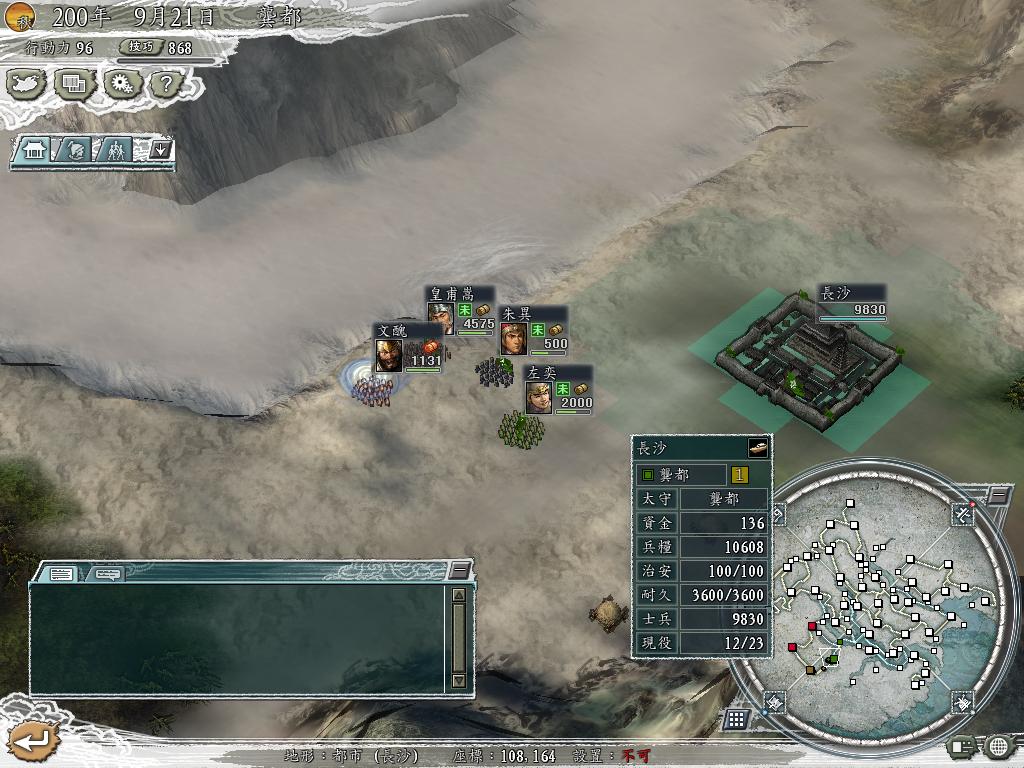Open the question mark help button

[x=164, y=84]
